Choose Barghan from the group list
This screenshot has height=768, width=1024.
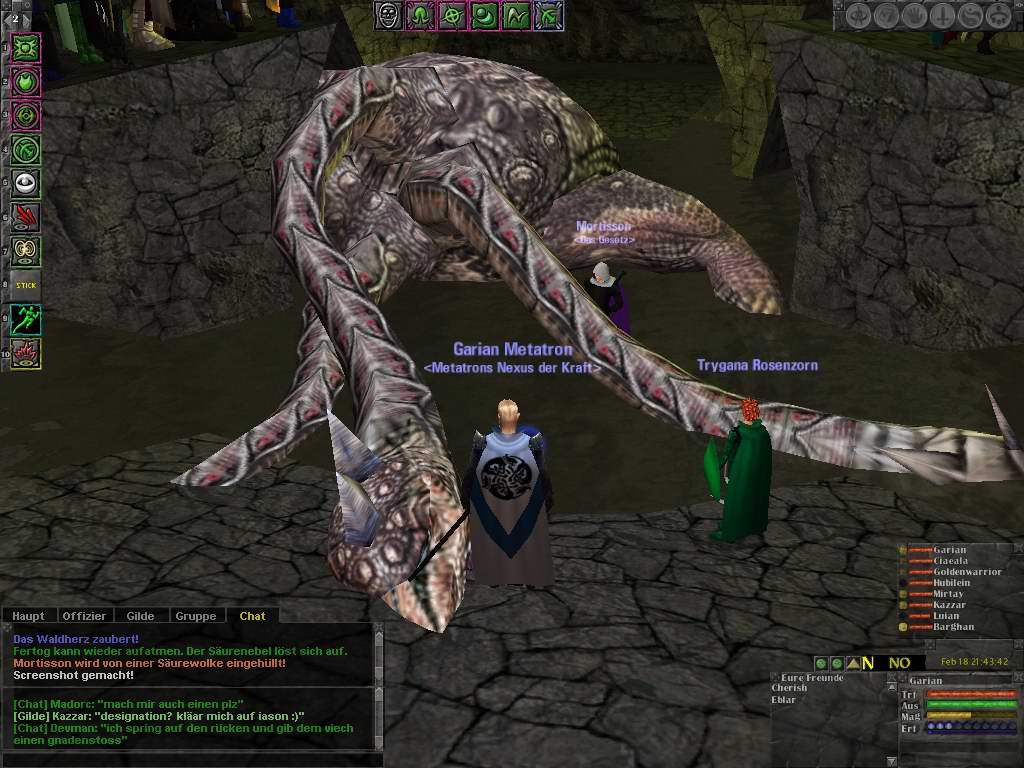953,627
